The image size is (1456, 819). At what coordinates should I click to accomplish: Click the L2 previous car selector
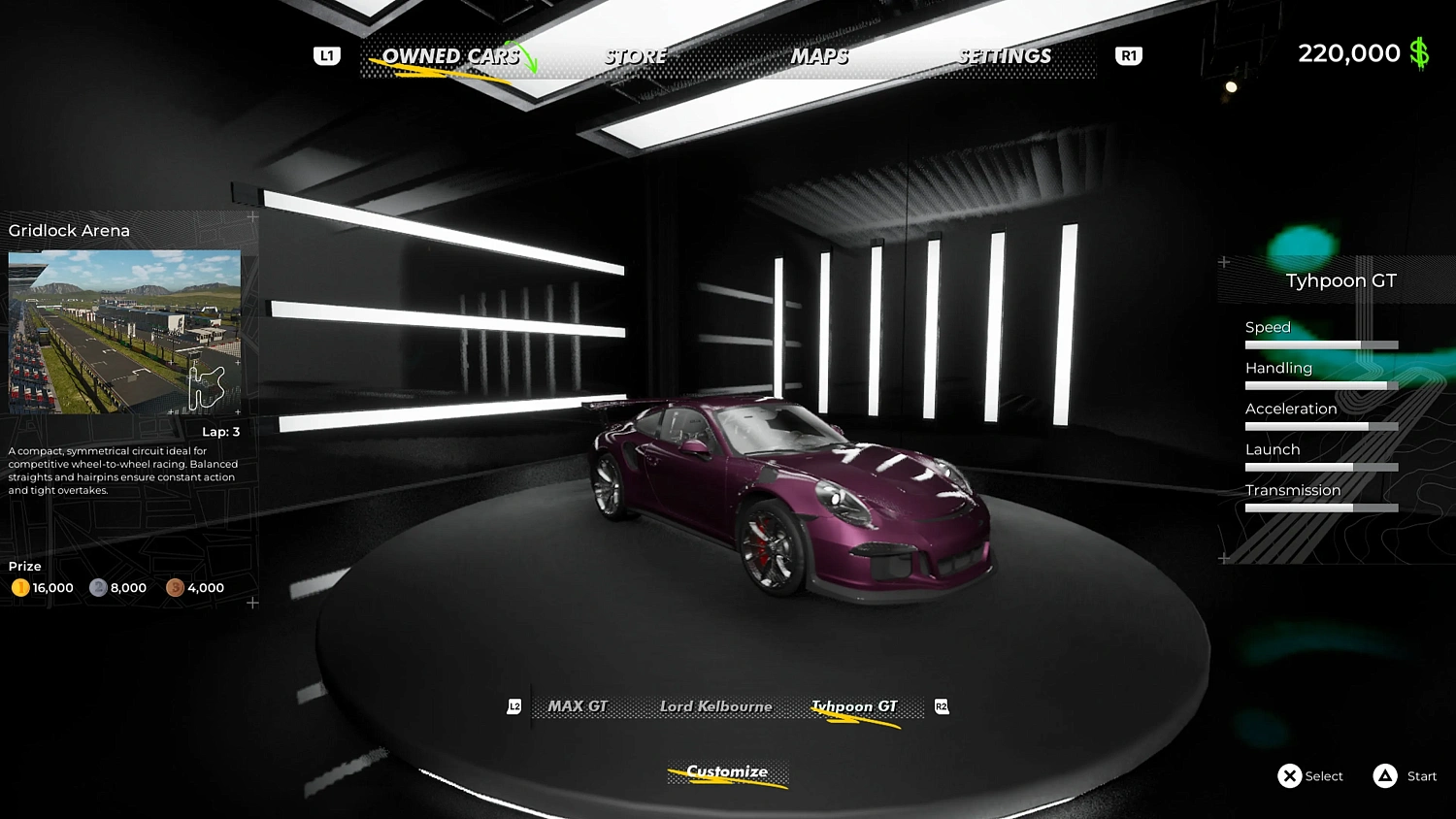[515, 706]
